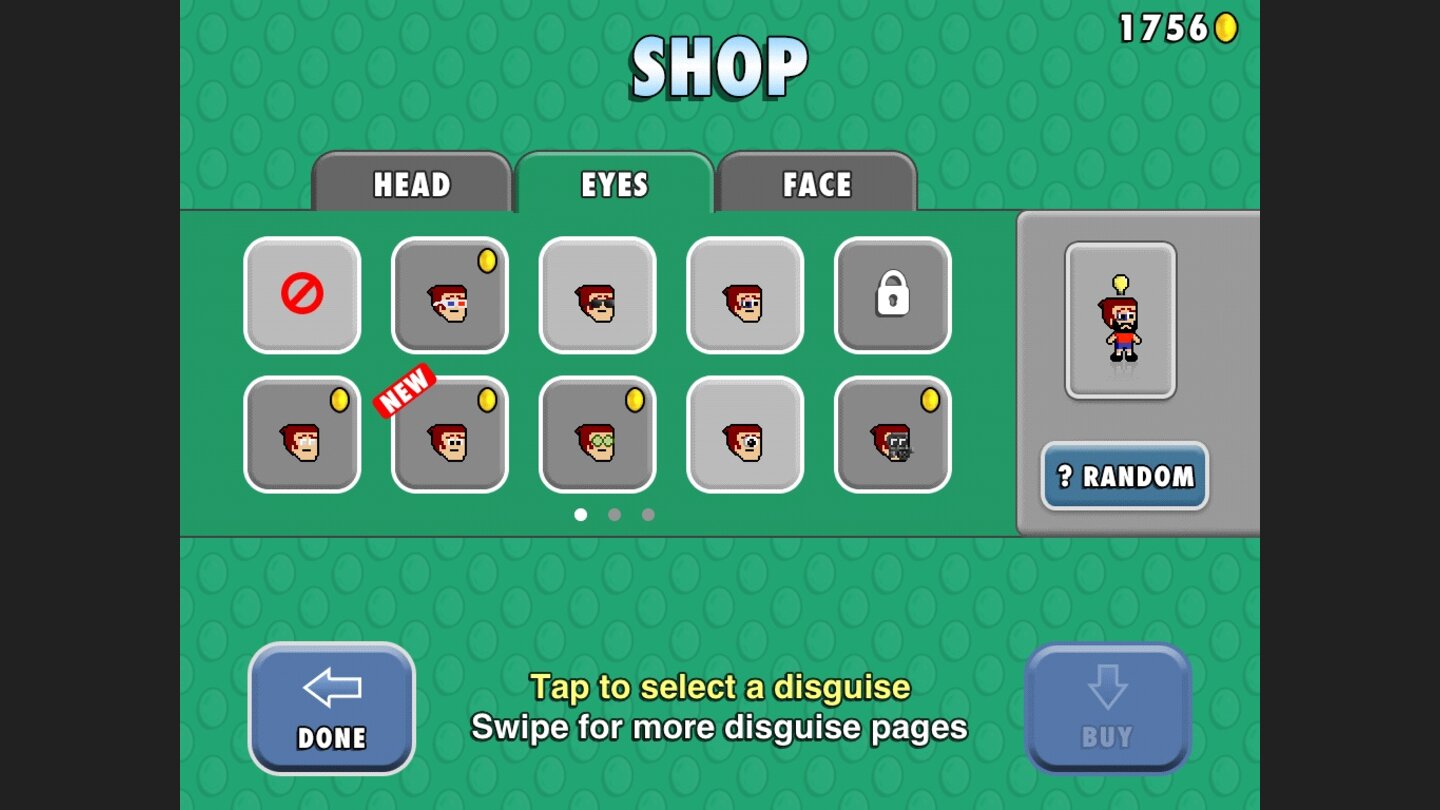Choose the dark sunglasses disguise
The image size is (1440, 810).
point(597,296)
